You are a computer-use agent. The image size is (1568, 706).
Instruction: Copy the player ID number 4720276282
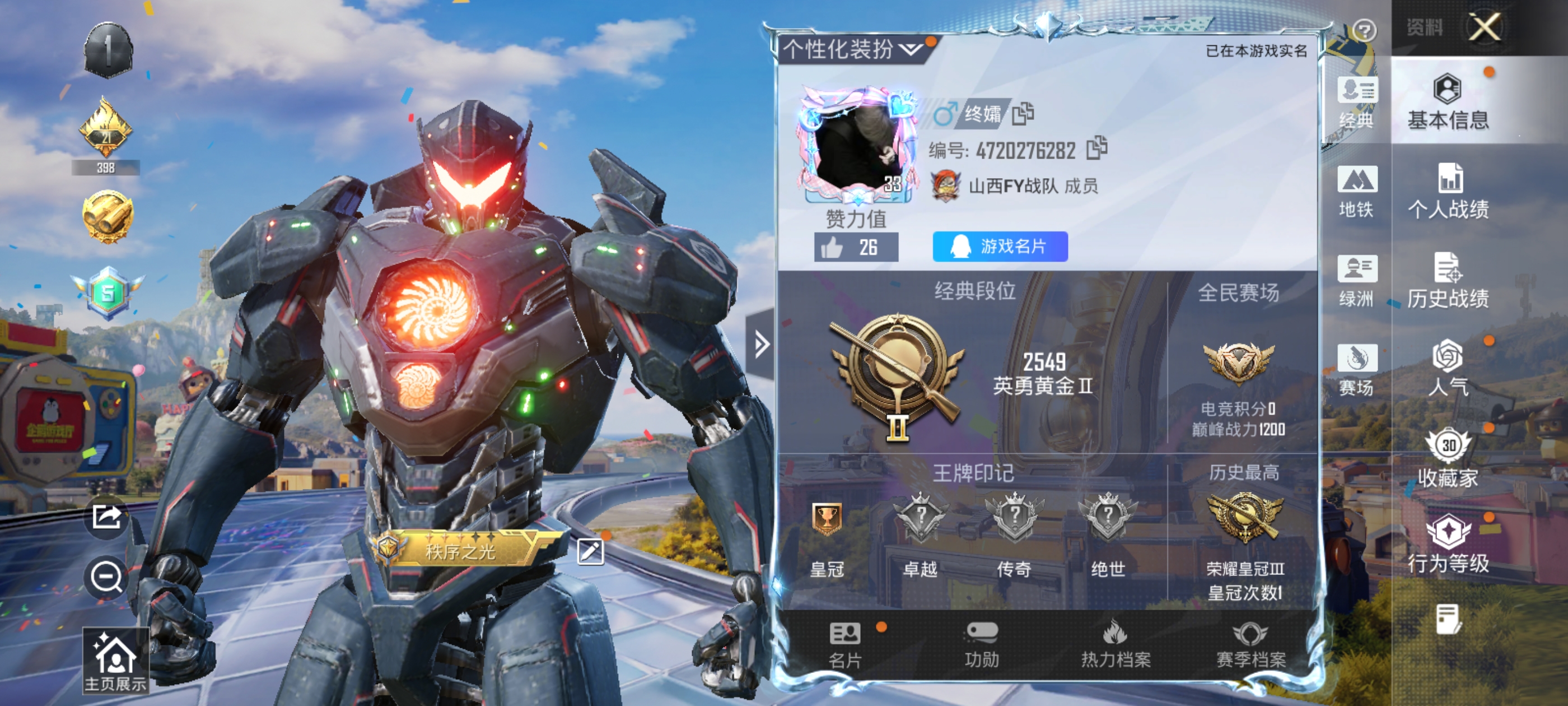click(1096, 148)
